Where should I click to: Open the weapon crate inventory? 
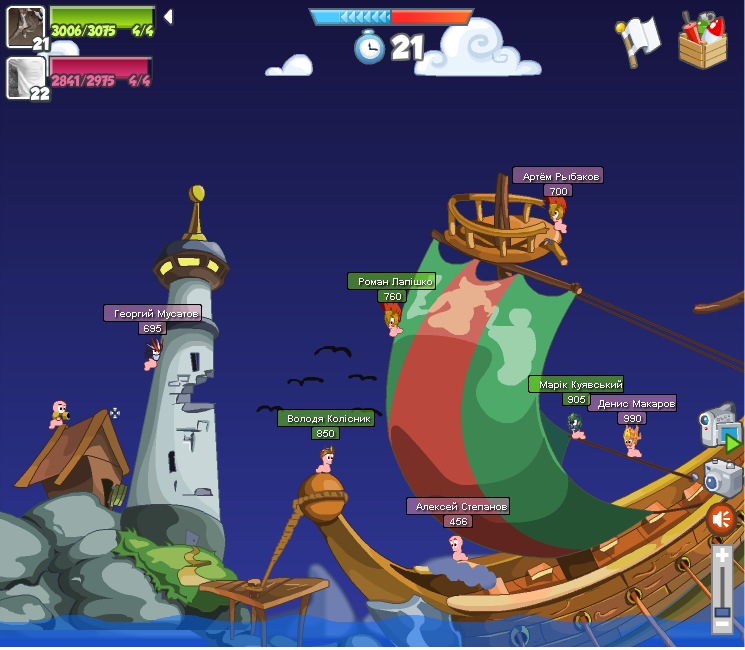[703, 41]
